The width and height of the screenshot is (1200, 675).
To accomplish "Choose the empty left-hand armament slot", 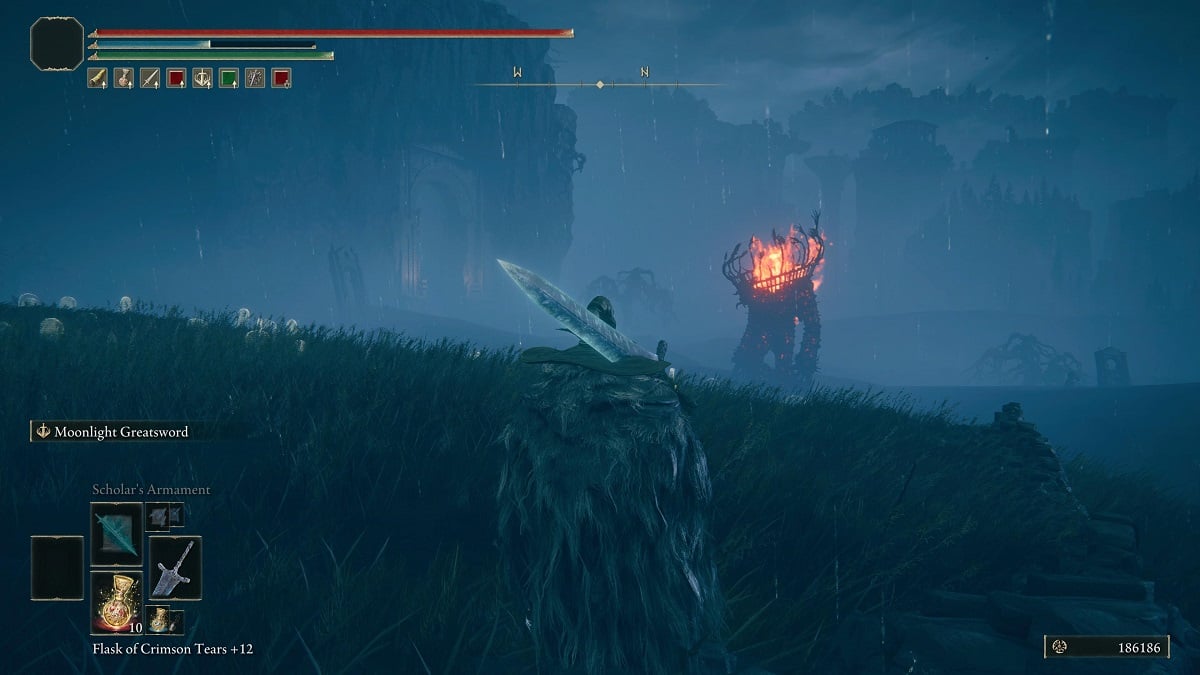I will (56, 568).
